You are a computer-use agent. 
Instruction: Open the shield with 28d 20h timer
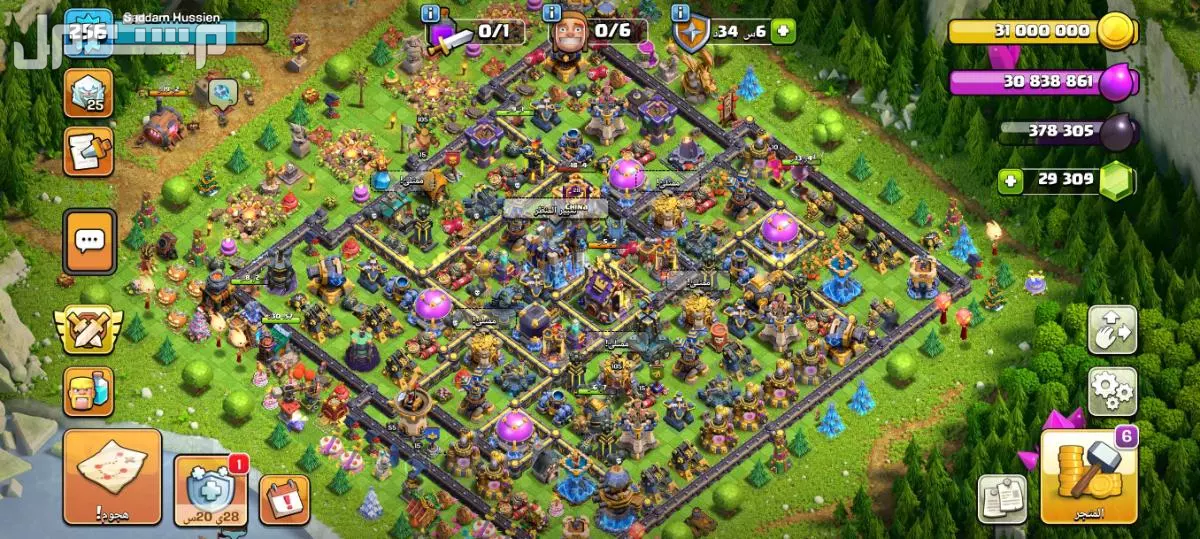tap(212, 489)
